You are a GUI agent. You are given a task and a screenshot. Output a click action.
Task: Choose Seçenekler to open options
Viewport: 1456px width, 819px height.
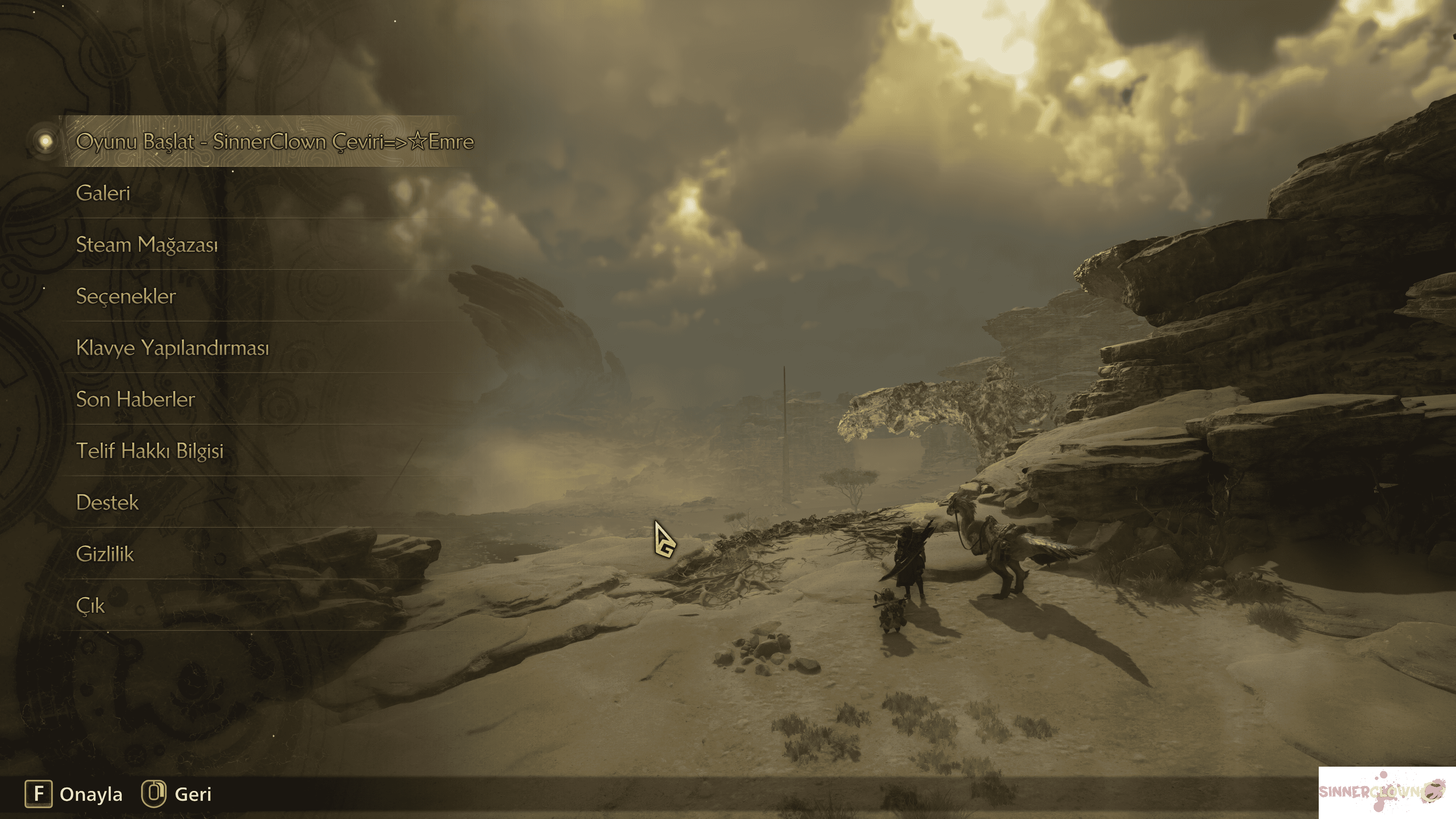(126, 296)
